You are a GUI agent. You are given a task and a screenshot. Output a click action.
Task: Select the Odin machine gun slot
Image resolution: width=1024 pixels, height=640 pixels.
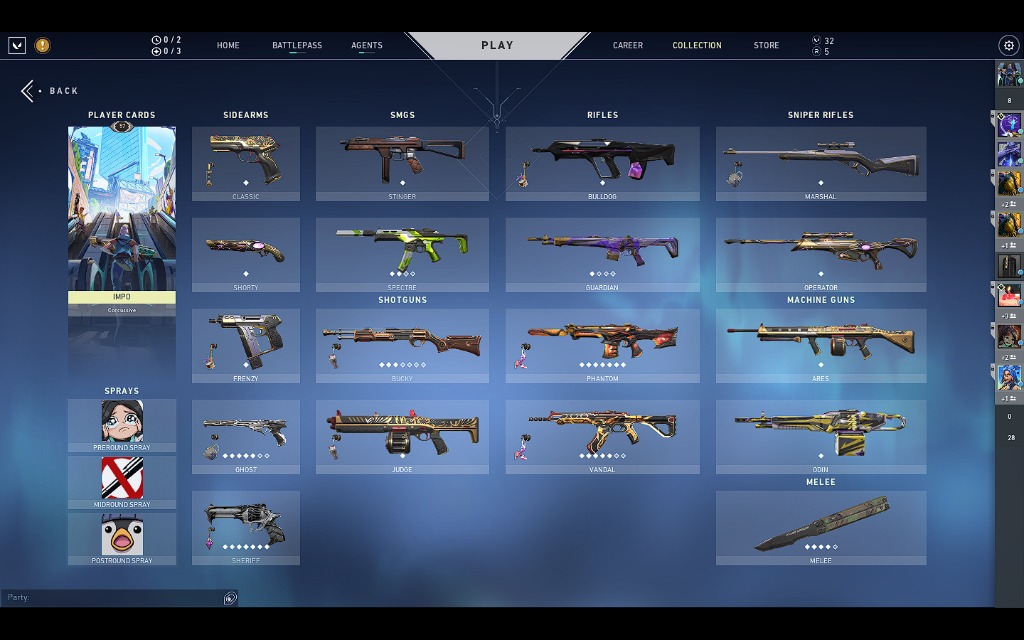[820, 436]
